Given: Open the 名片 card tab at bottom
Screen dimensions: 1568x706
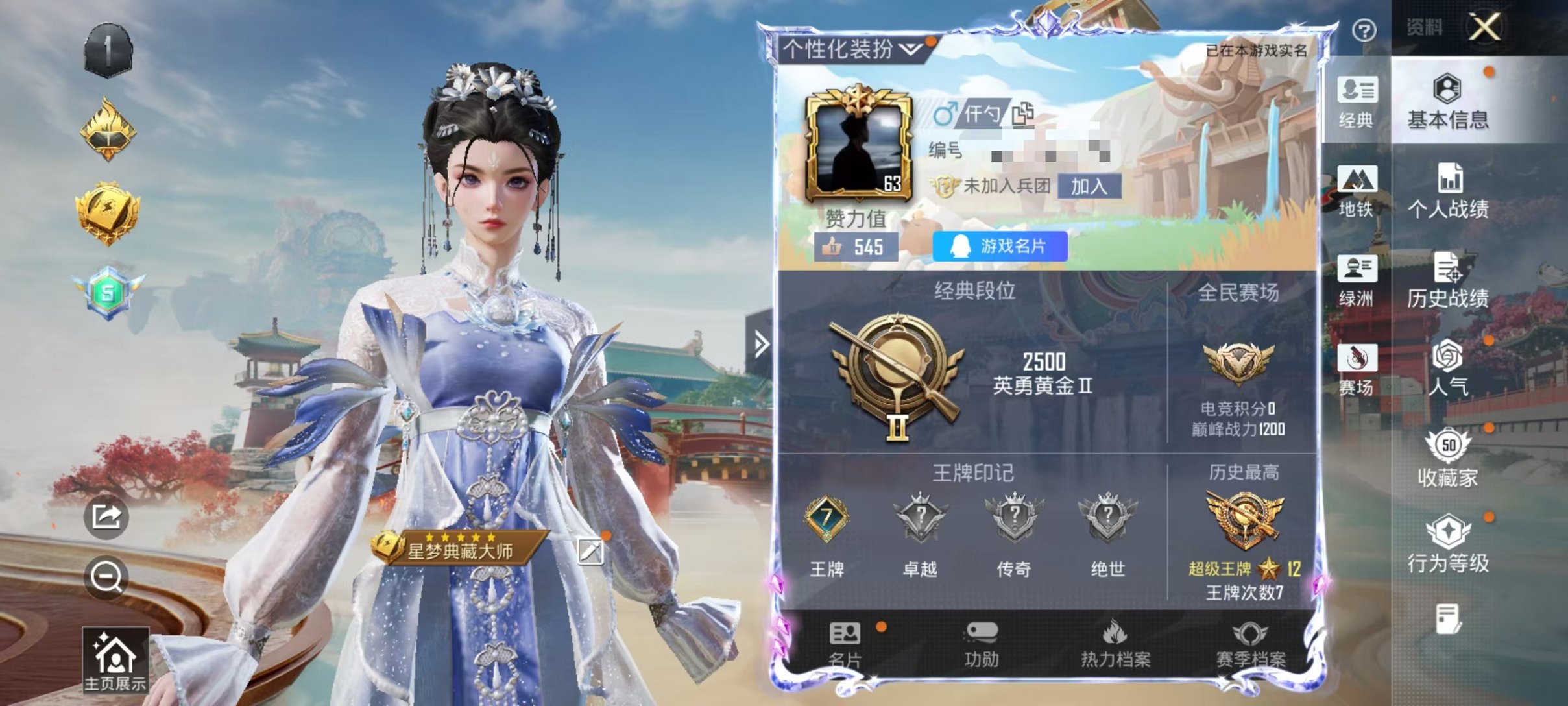Looking at the screenshot, I should click(x=843, y=644).
